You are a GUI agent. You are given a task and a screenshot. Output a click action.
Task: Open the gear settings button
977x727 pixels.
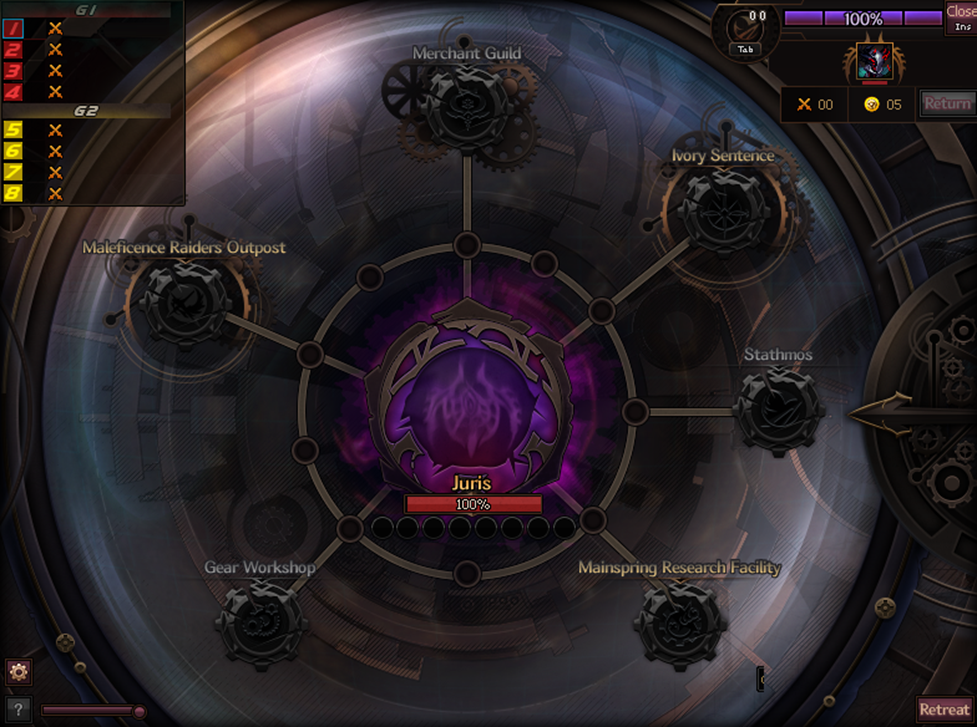[x=18, y=671]
